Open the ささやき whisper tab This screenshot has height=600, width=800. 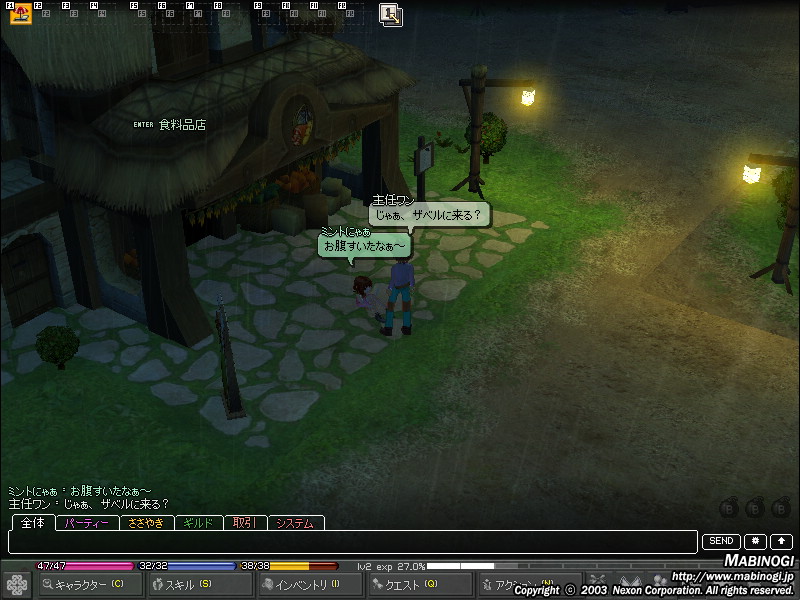point(146,523)
